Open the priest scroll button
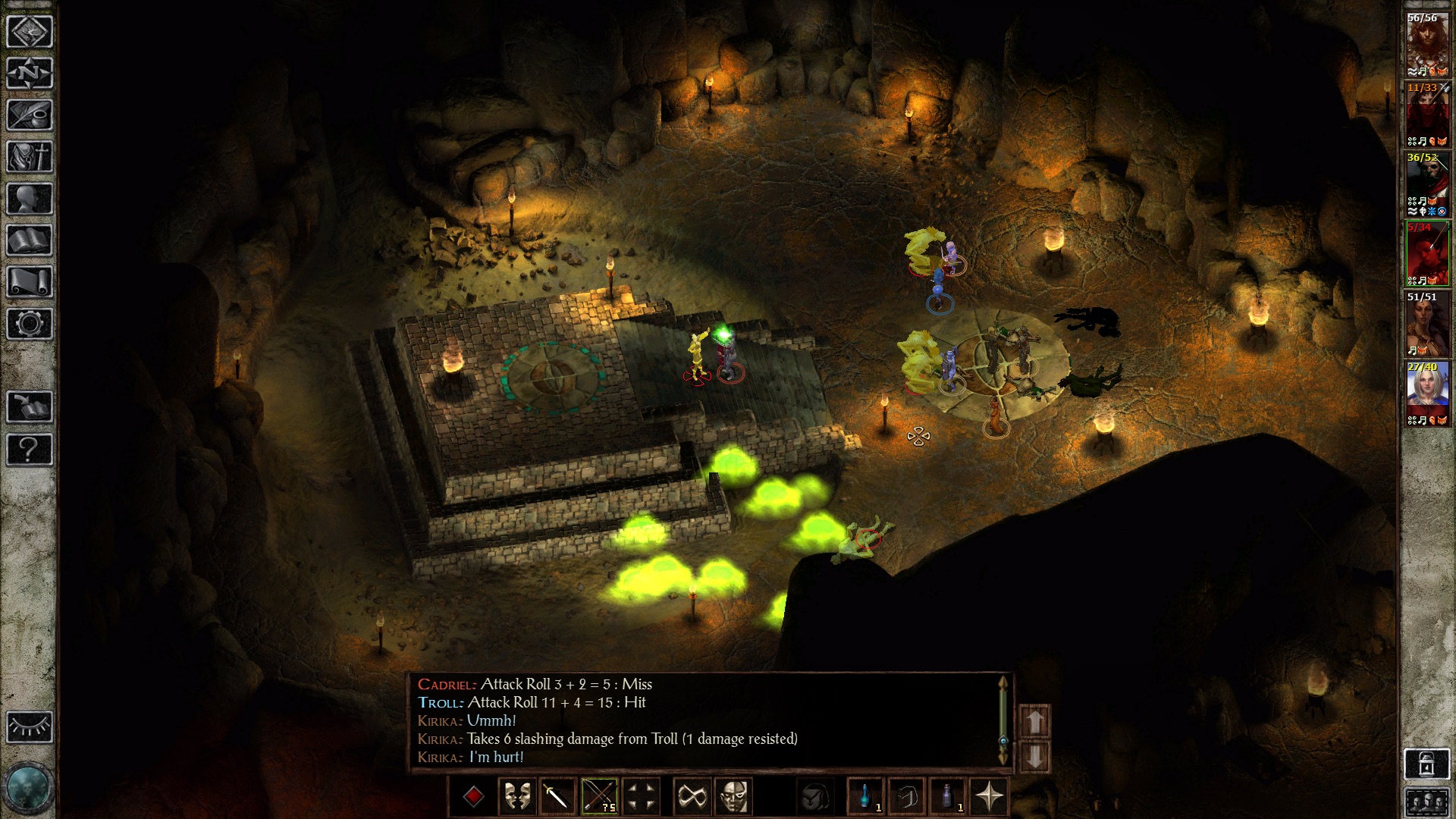Screen dimensions: 1456x819 (x=30, y=282)
